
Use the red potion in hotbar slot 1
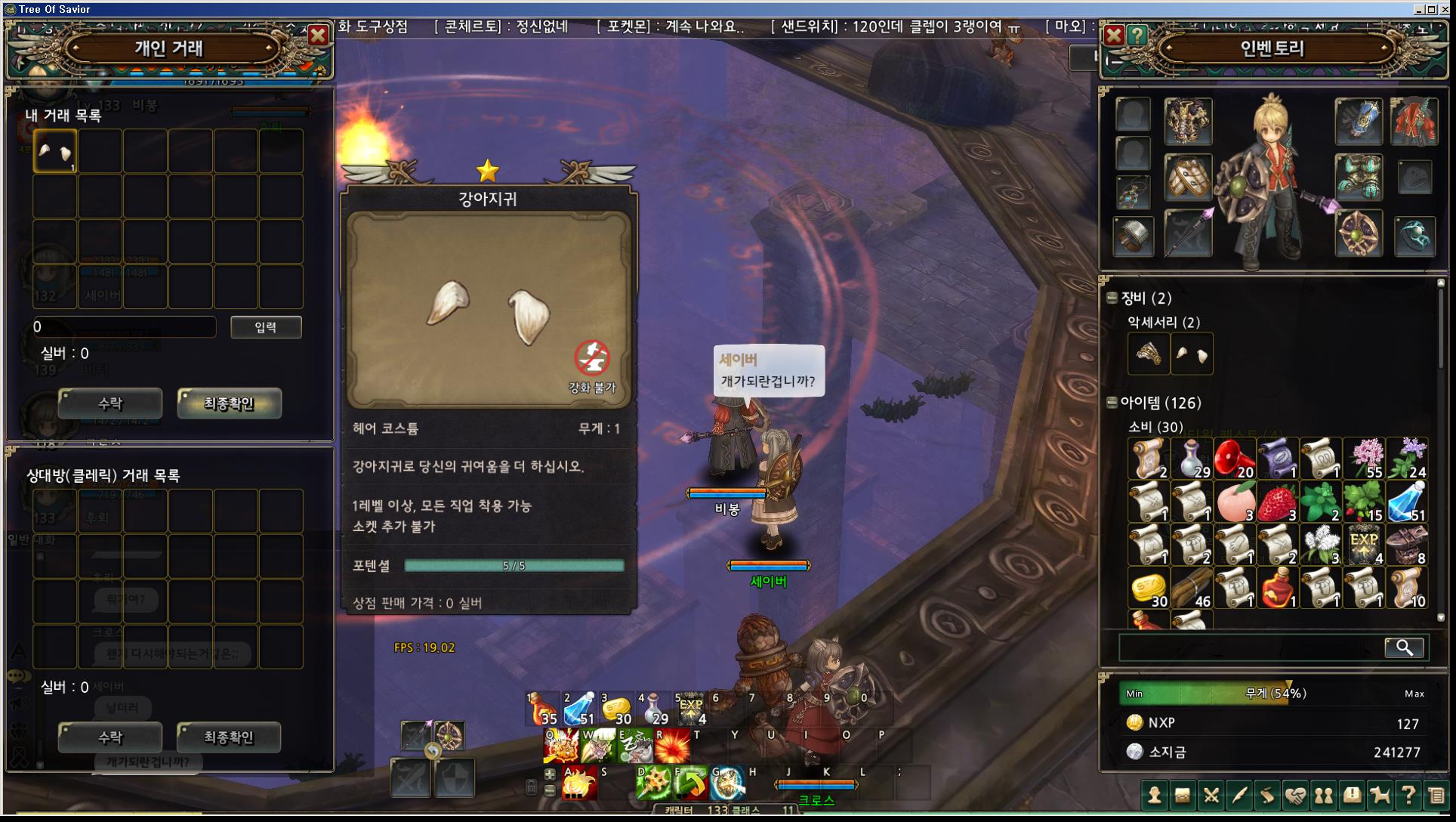coord(543,709)
